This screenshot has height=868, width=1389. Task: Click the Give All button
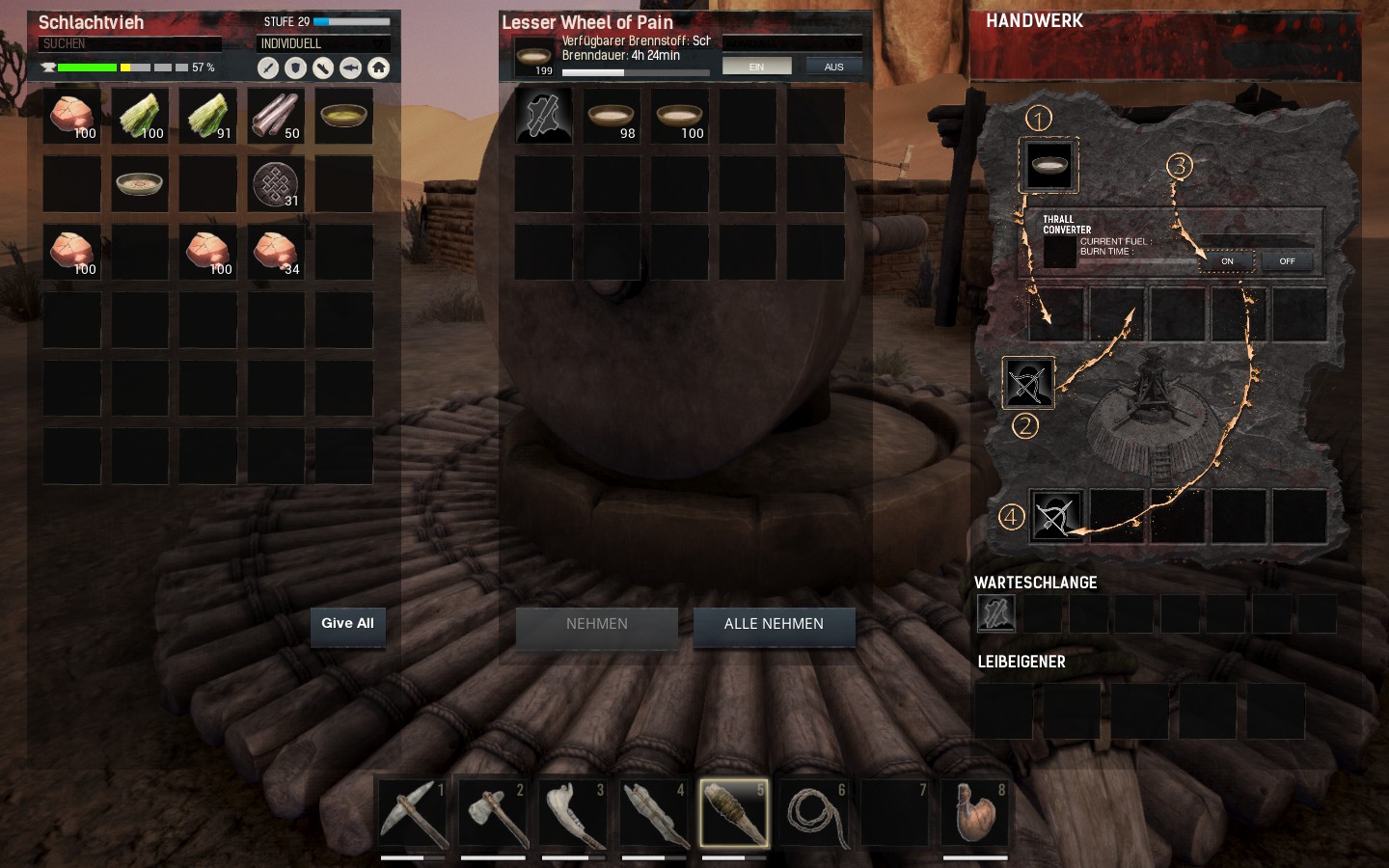[347, 624]
